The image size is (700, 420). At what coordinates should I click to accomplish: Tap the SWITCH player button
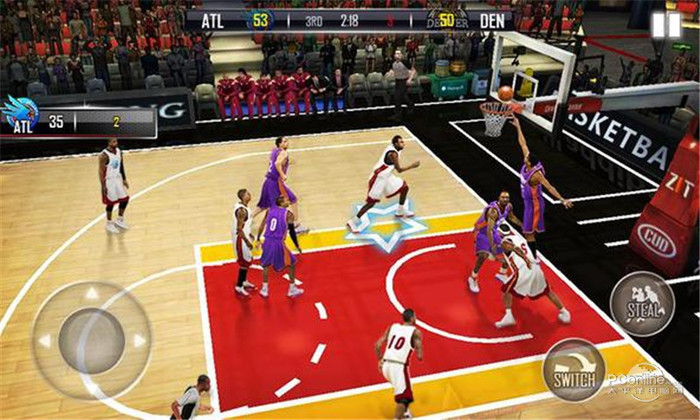tap(574, 370)
